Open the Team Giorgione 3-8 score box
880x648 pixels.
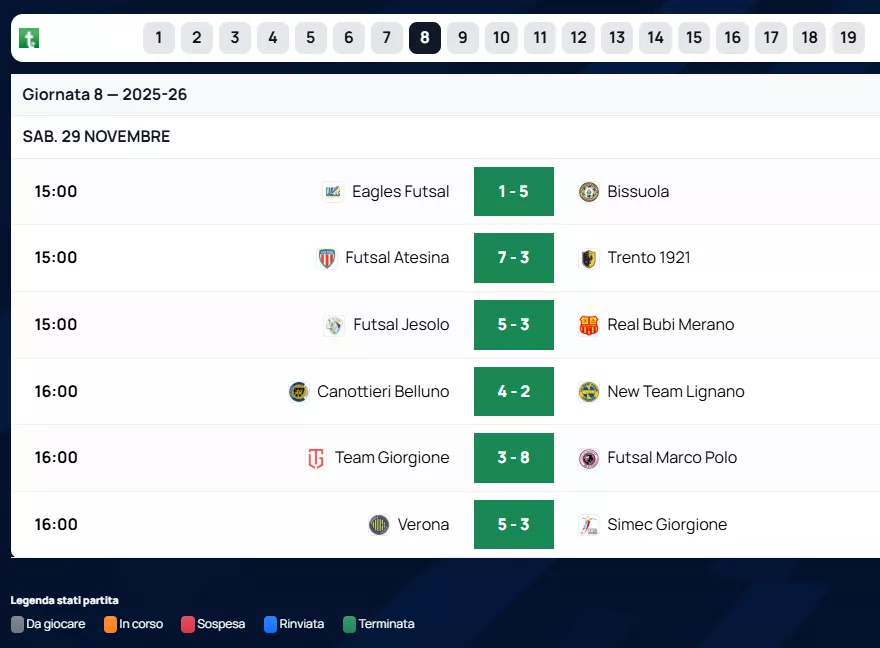513,458
